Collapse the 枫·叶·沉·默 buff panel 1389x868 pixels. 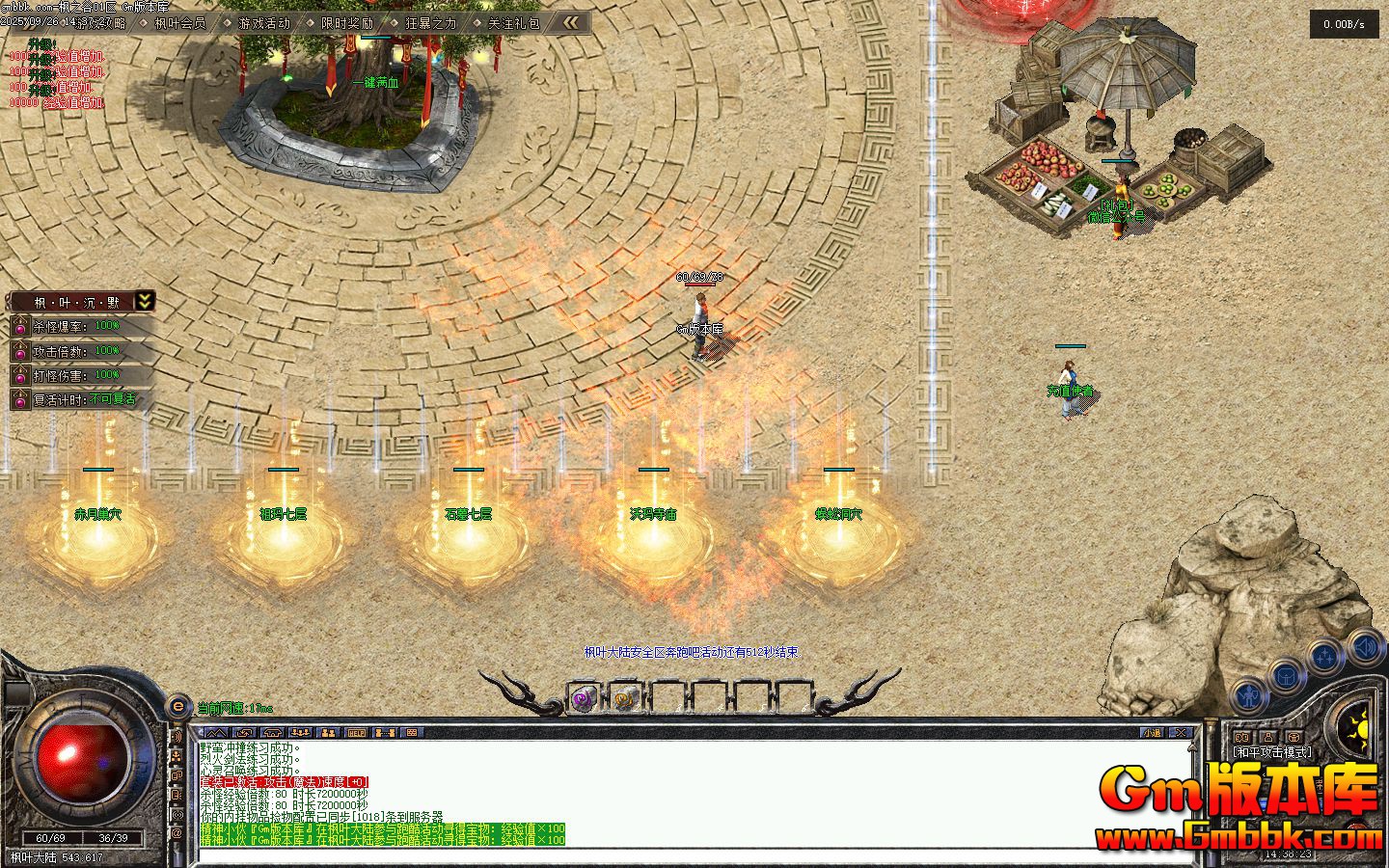(144, 301)
